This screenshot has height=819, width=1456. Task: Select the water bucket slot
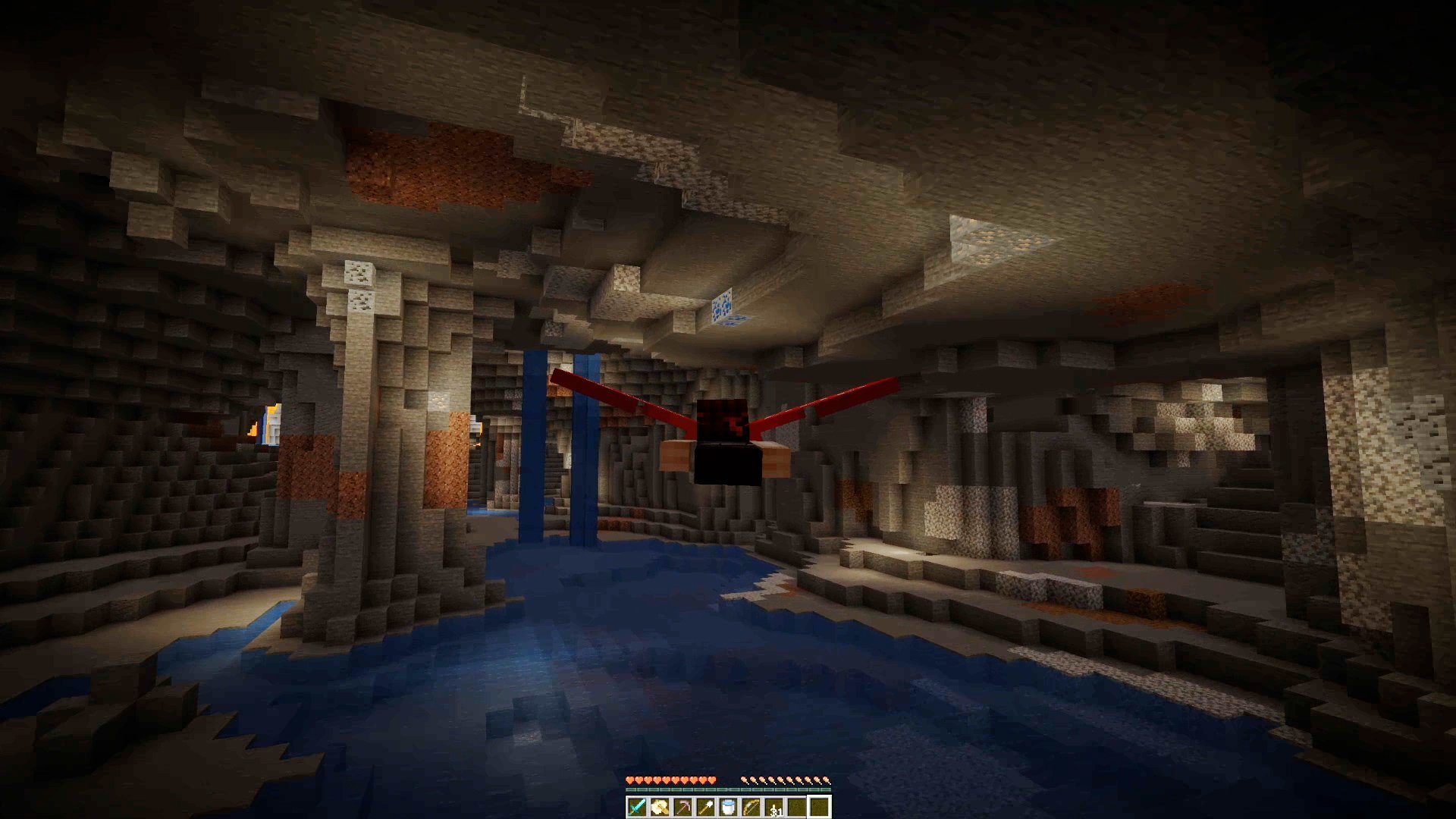tap(728, 807)
